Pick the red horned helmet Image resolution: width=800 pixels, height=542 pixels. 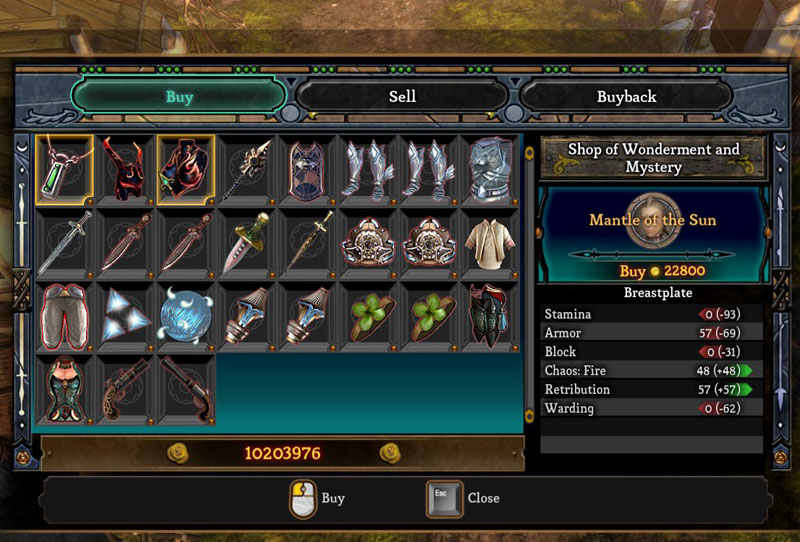click(126, 166)
